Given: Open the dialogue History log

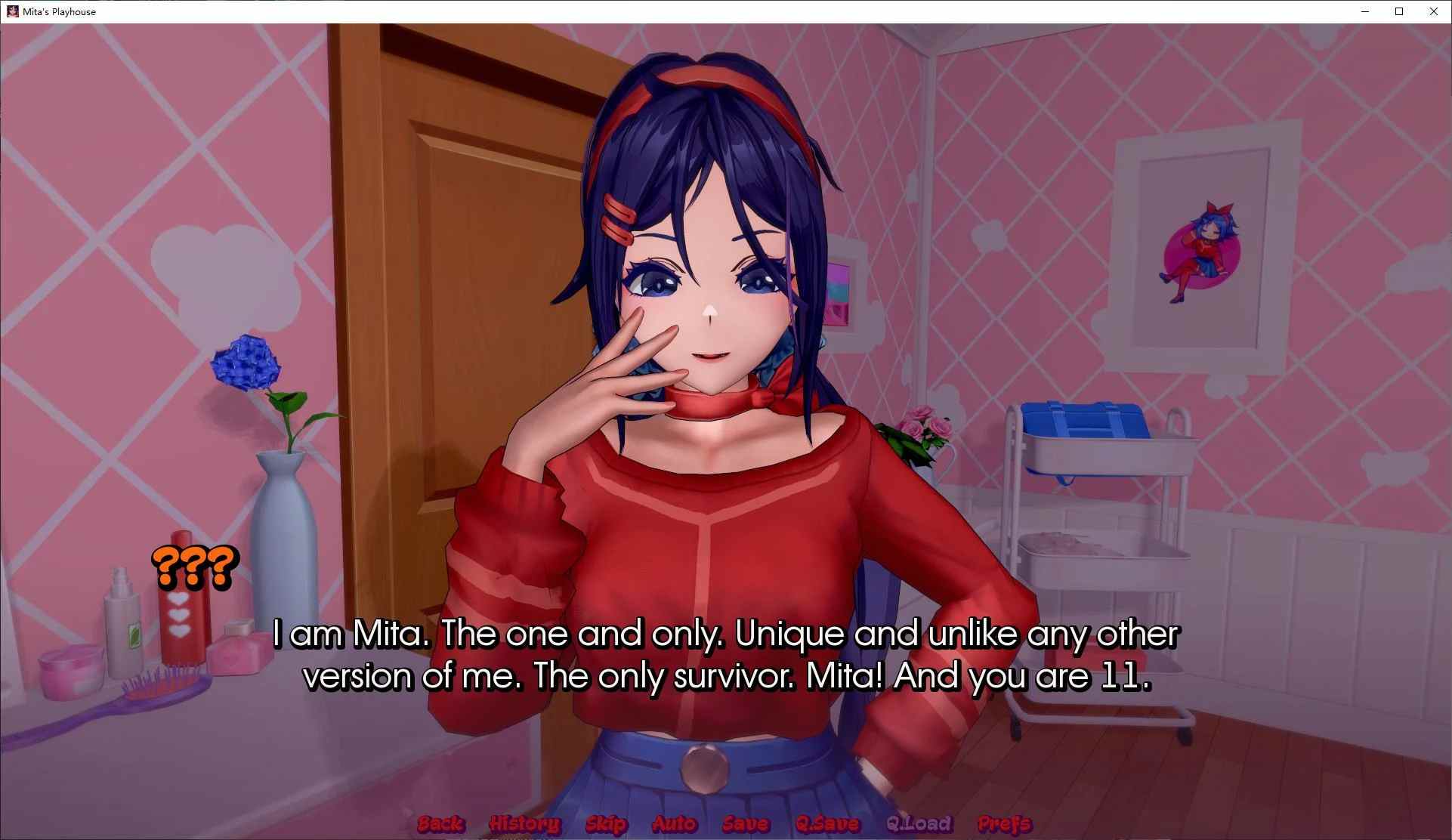Looking at the screenshot, I should click(524, 823).
